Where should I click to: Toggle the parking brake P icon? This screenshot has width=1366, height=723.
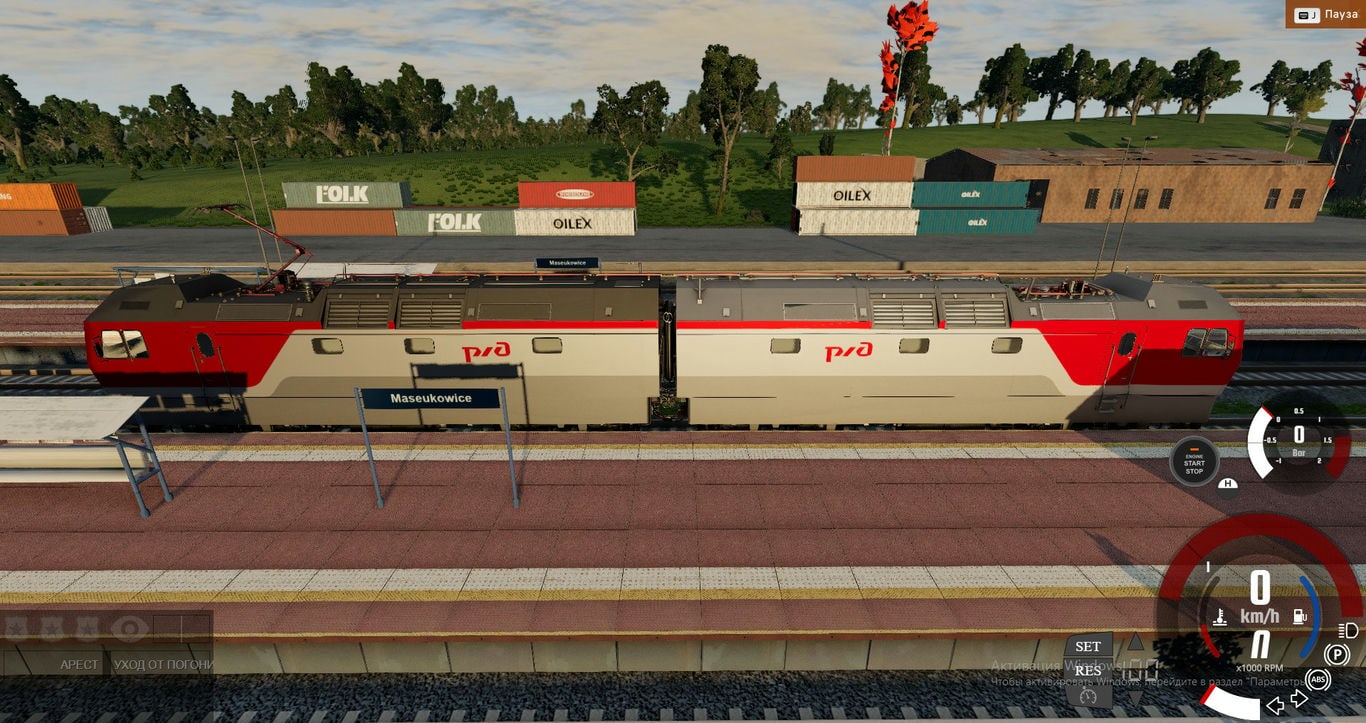coord(1336,655)
